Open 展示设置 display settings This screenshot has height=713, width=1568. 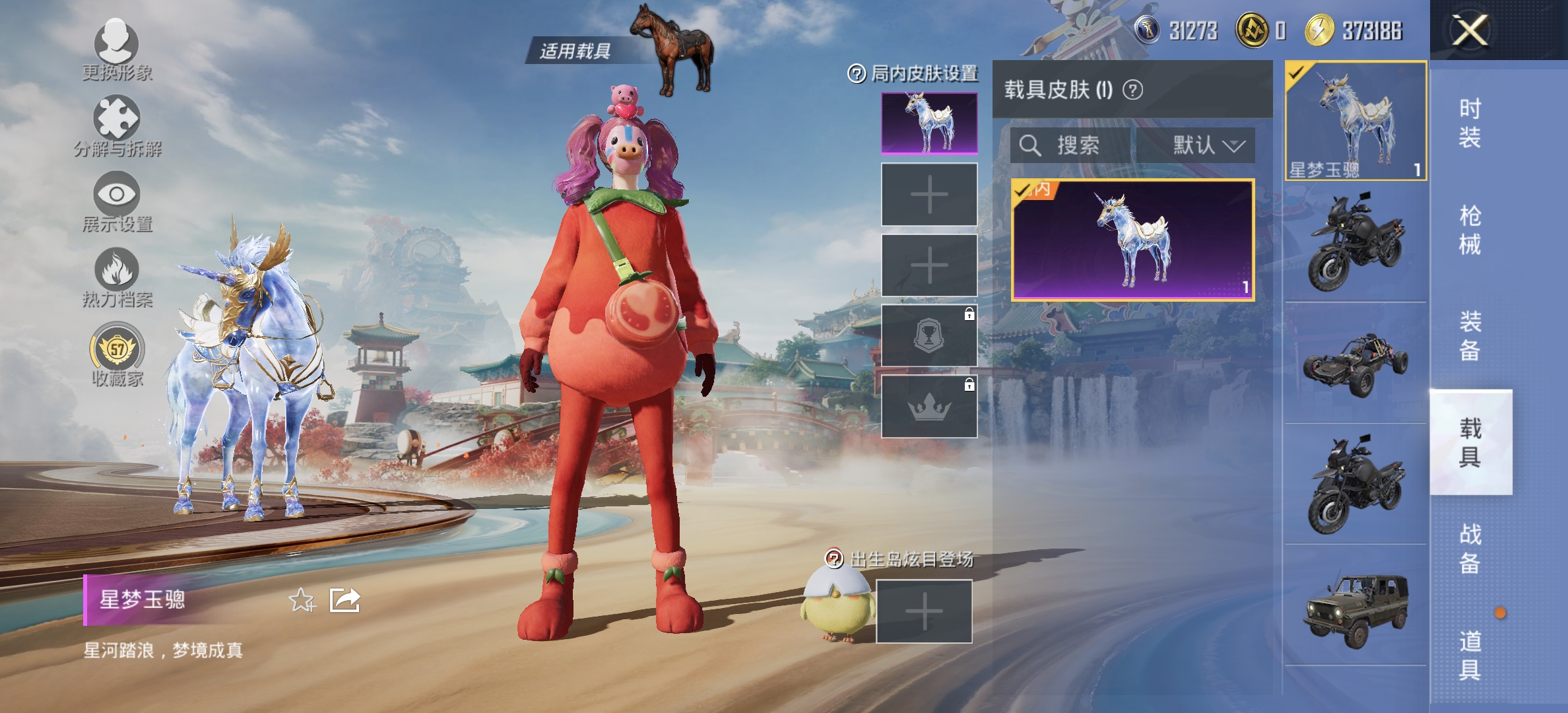[117, 201]
